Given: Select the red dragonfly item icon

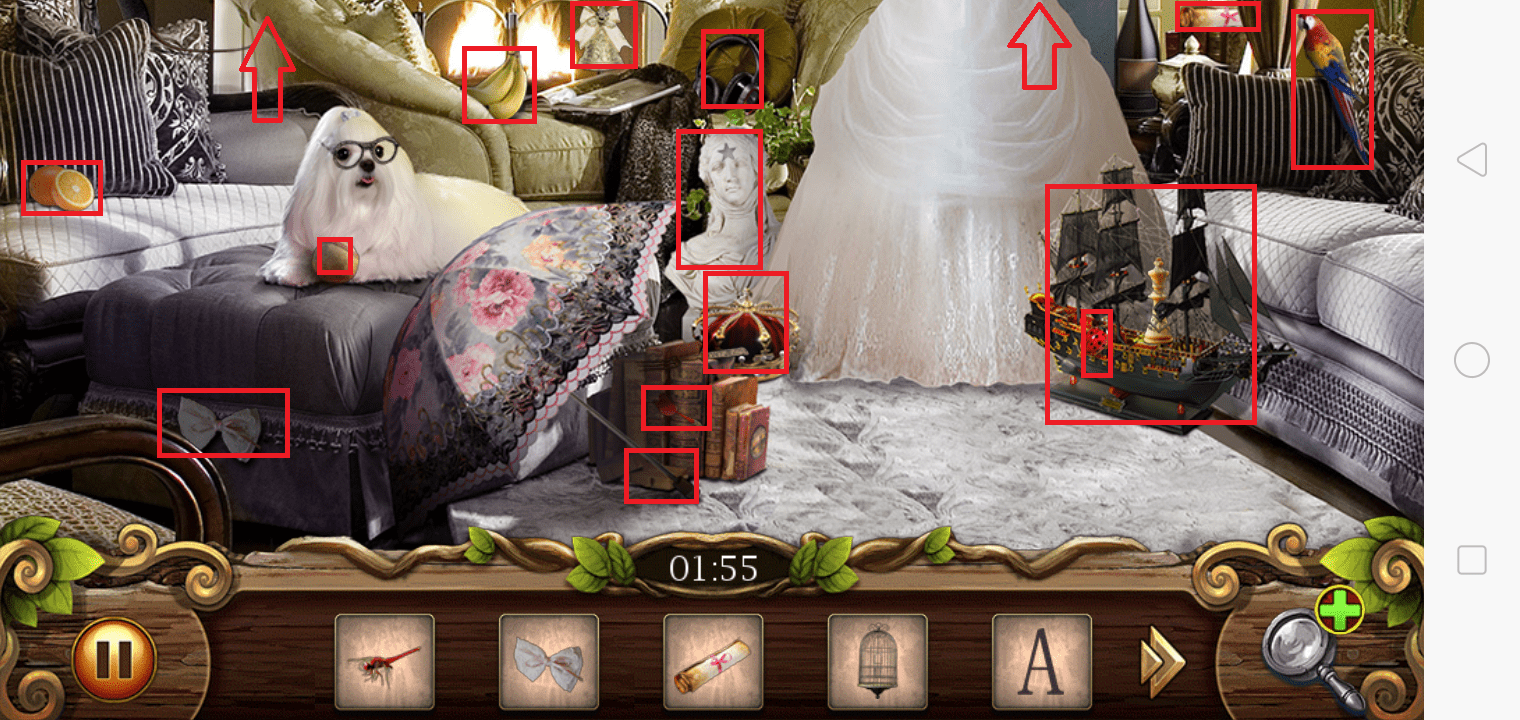Looking at the screenshot, I should pos(384,661).
